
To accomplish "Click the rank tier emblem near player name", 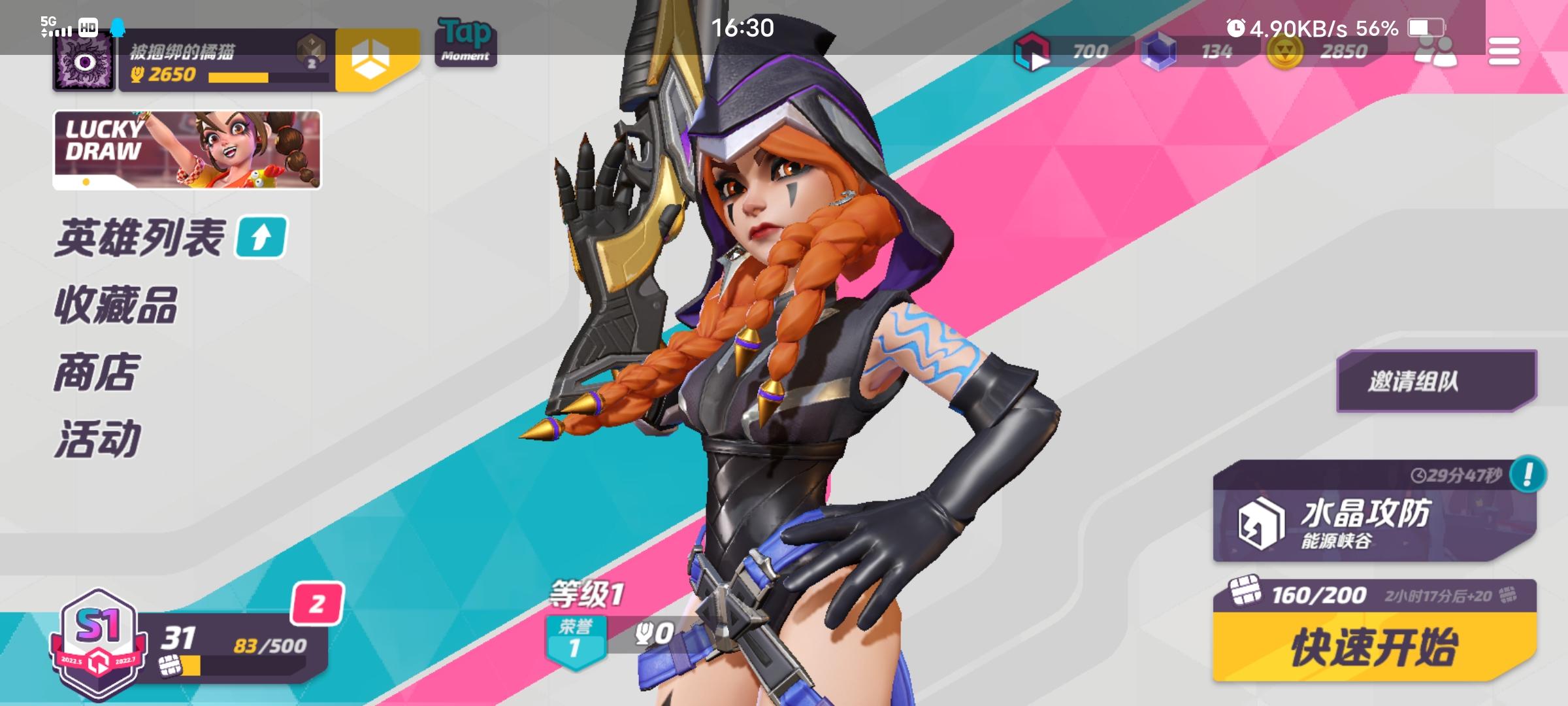I will tap(312, 51).
